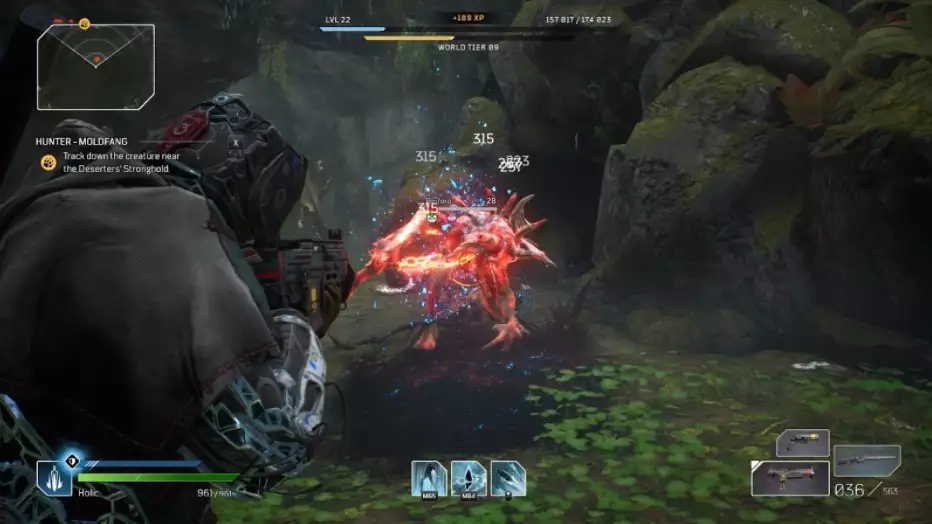Open the class emblem beside health bar
932x524 pixels.
(x=54, y=478)
